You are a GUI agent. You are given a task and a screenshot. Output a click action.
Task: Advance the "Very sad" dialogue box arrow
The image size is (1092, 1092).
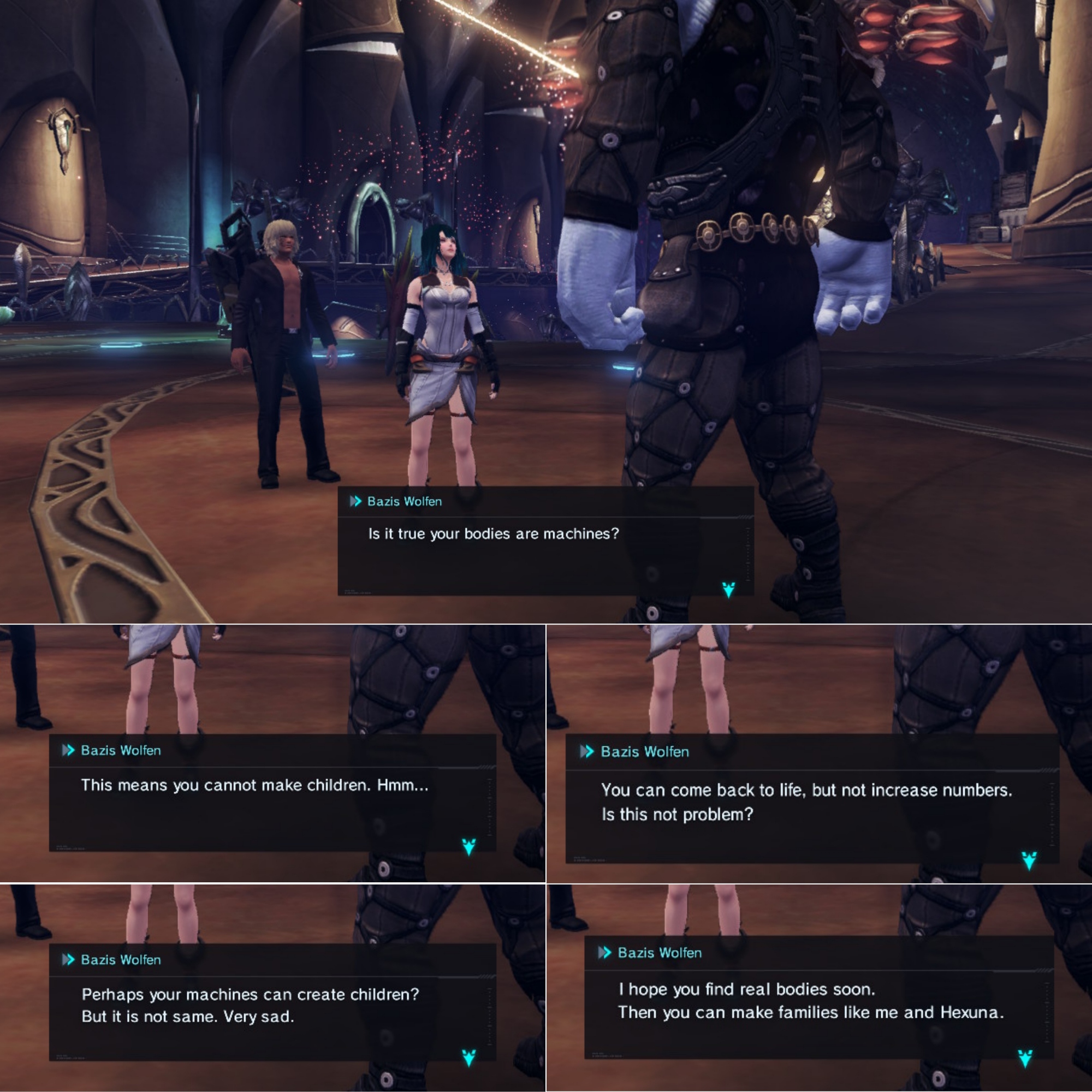pyautogui.click(x=468, y=1057)
